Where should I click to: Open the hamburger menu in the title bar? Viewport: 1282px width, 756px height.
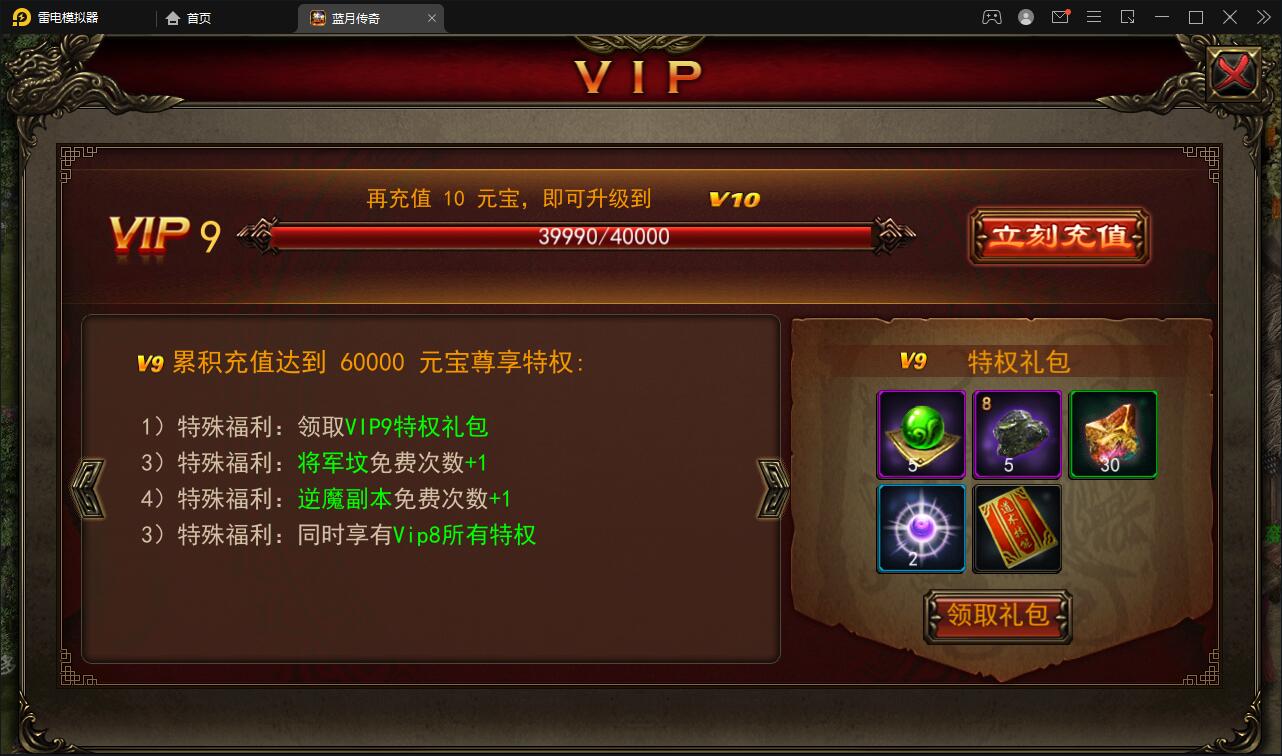pos(1094,17)
